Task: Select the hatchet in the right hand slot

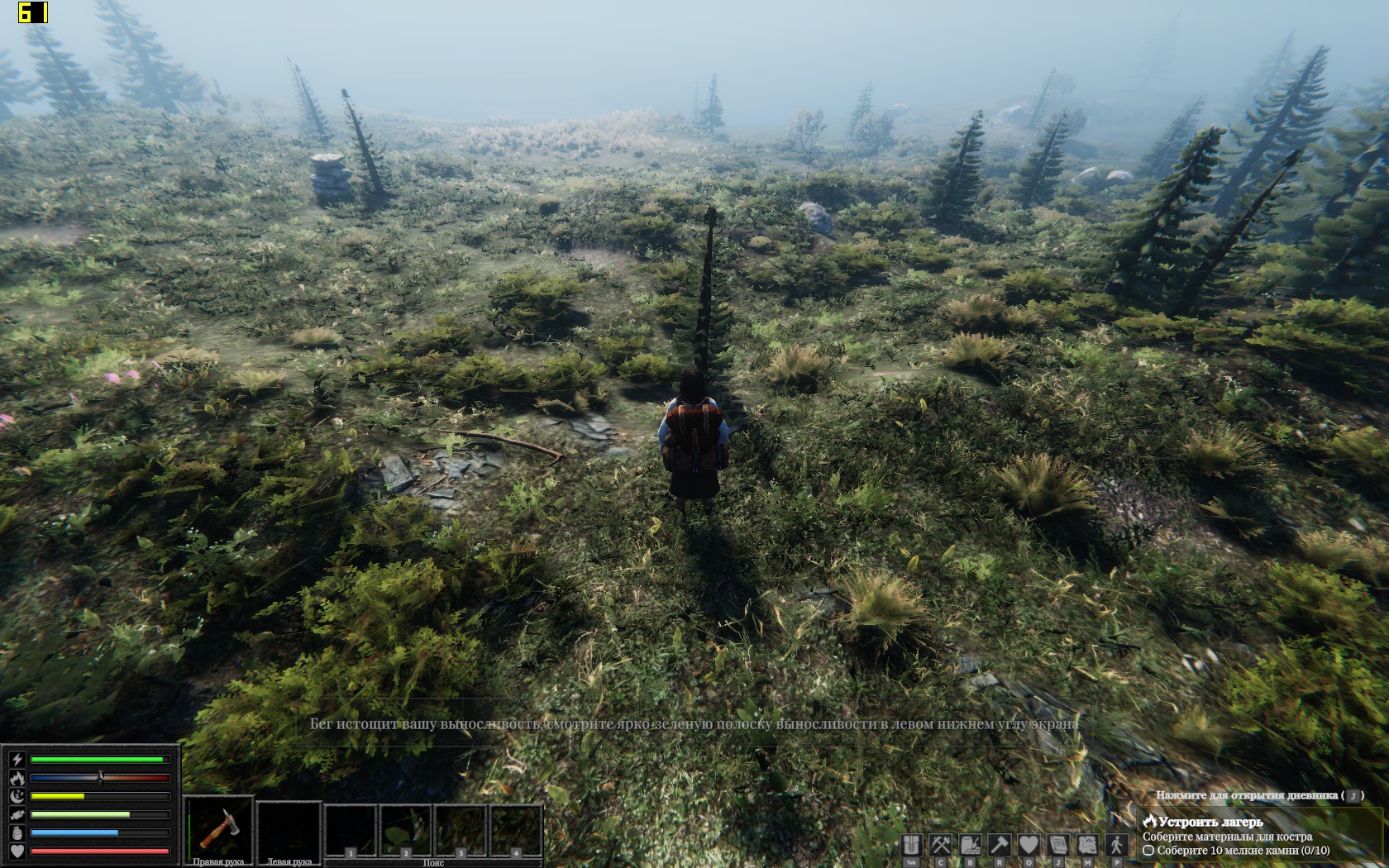Action: tap(218, 828)
